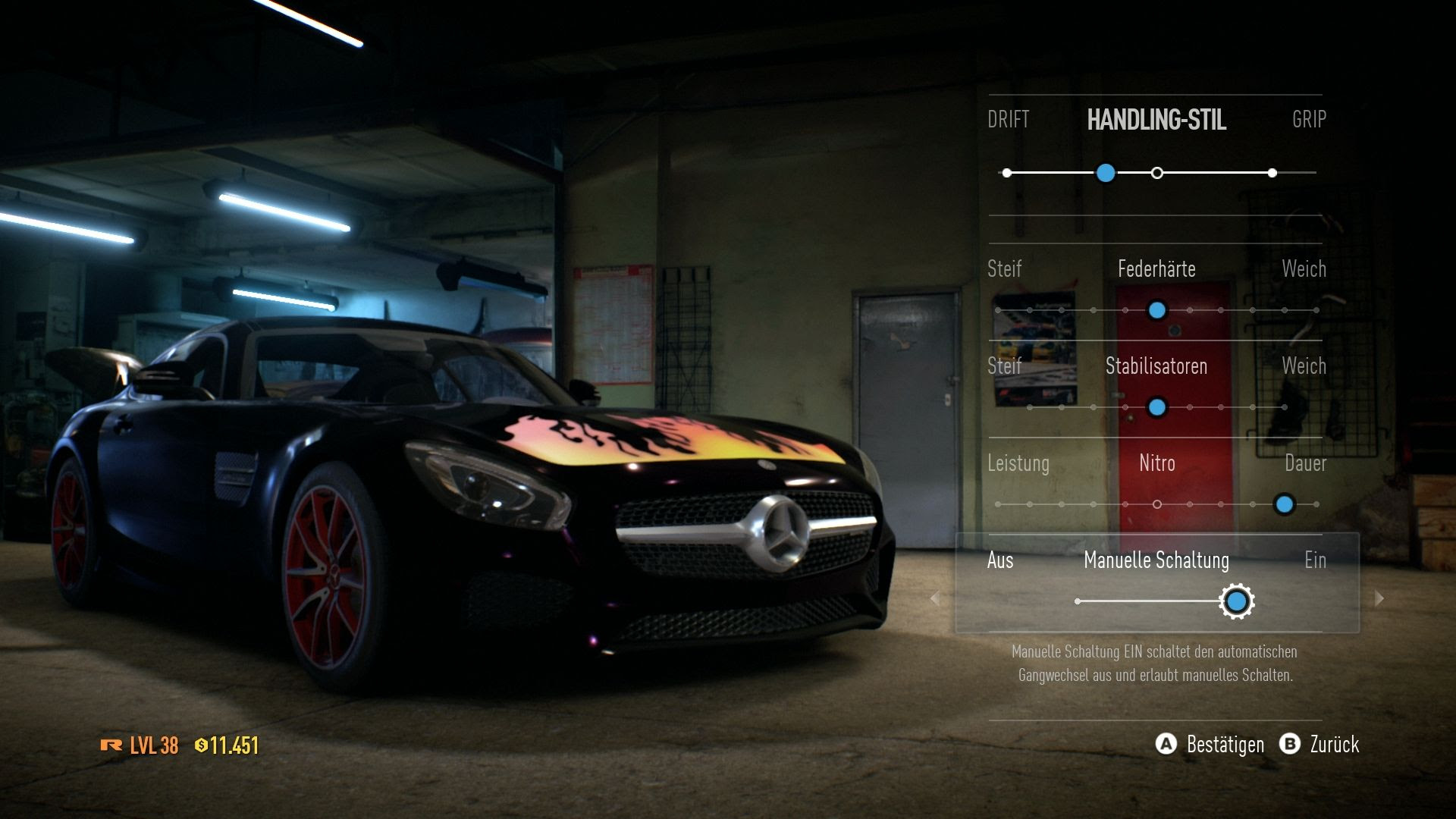Select the hollow center point on Nitro slider
The height and width of the screenshot is (819, 1456).
click(1156, 504)
